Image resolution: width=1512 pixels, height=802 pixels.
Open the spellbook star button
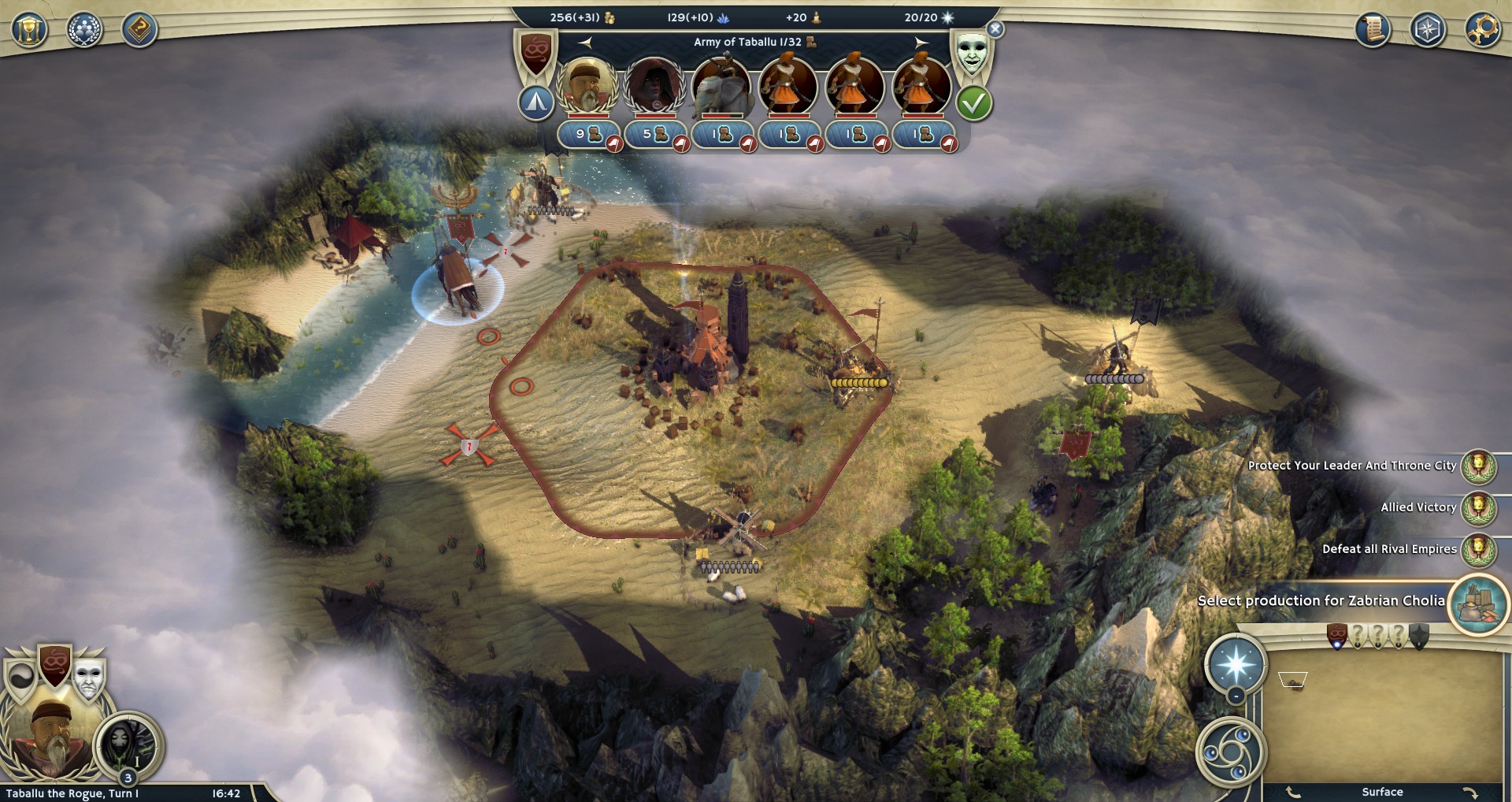click(1236, 664)
